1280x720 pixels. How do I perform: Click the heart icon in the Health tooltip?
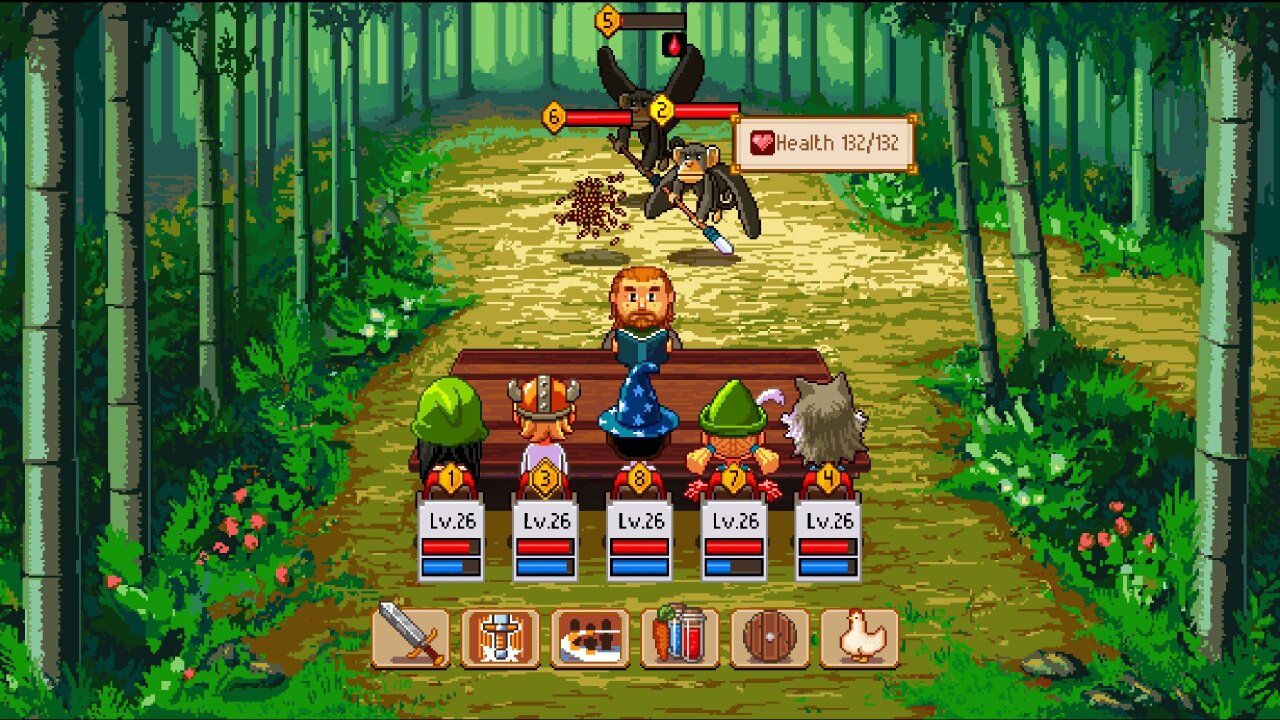click(x=761, y=144)
